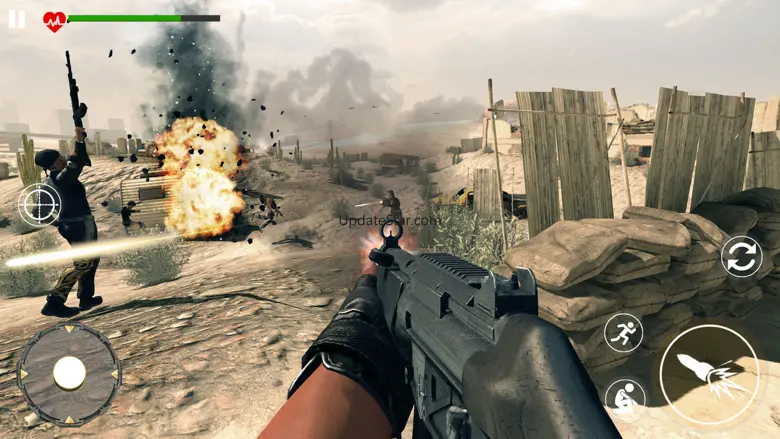This screenshot has height=439, width=780.
Task: Toggle crouch with the crouching figure button
Action: pos(624,398)
